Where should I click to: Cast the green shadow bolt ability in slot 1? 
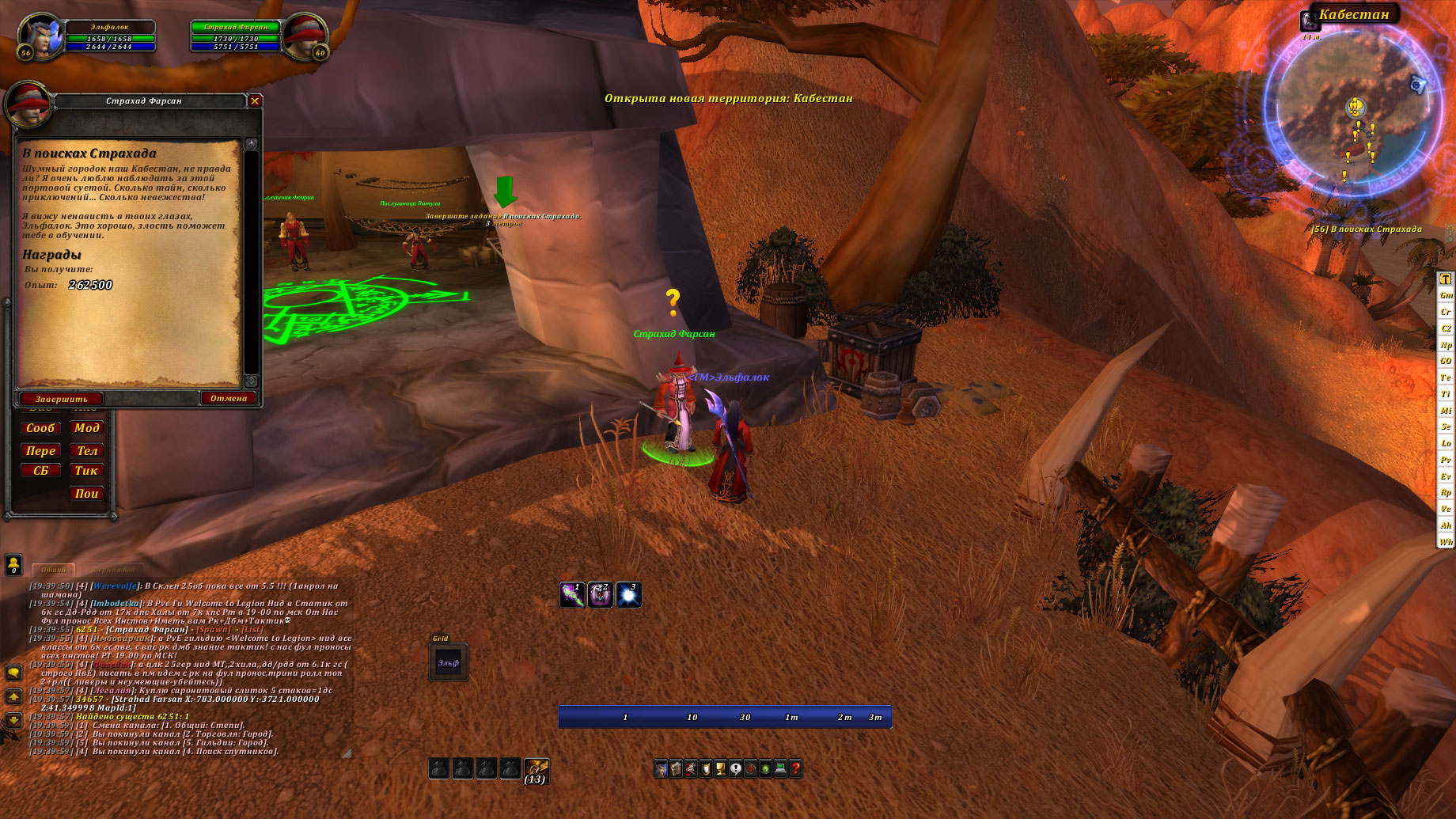click(572, 595)
